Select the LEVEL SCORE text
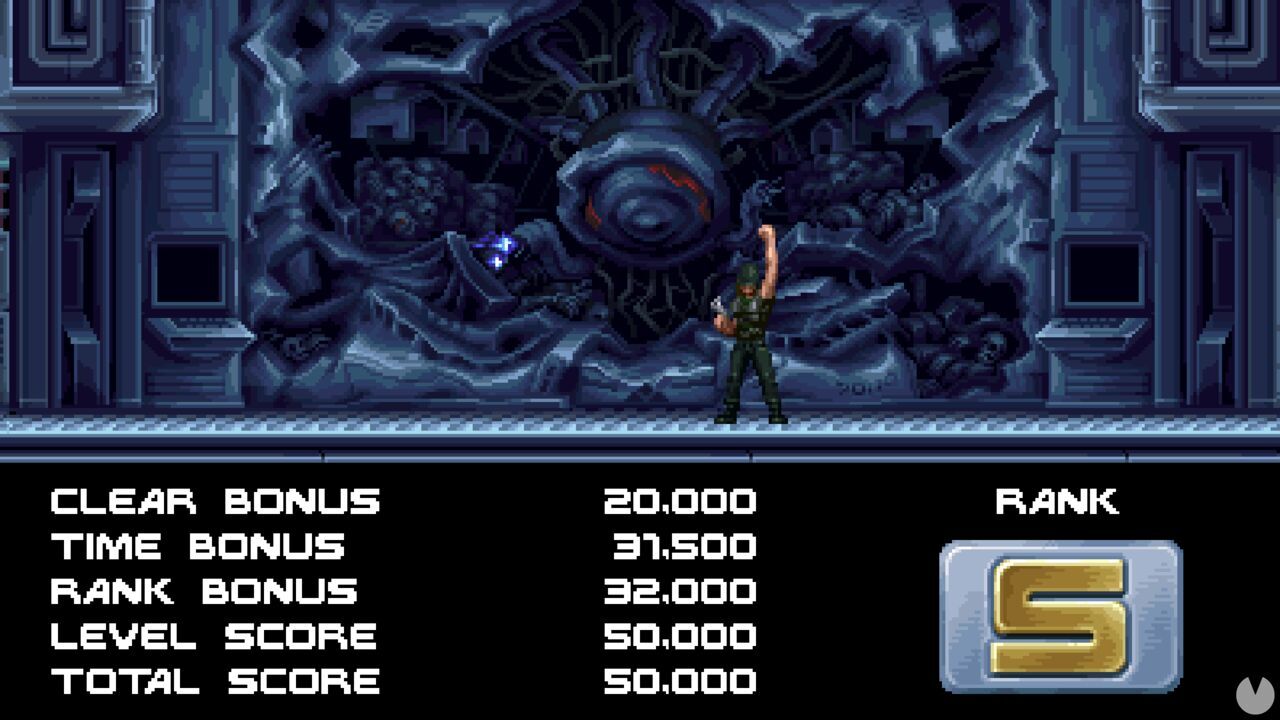 point(212,636)
